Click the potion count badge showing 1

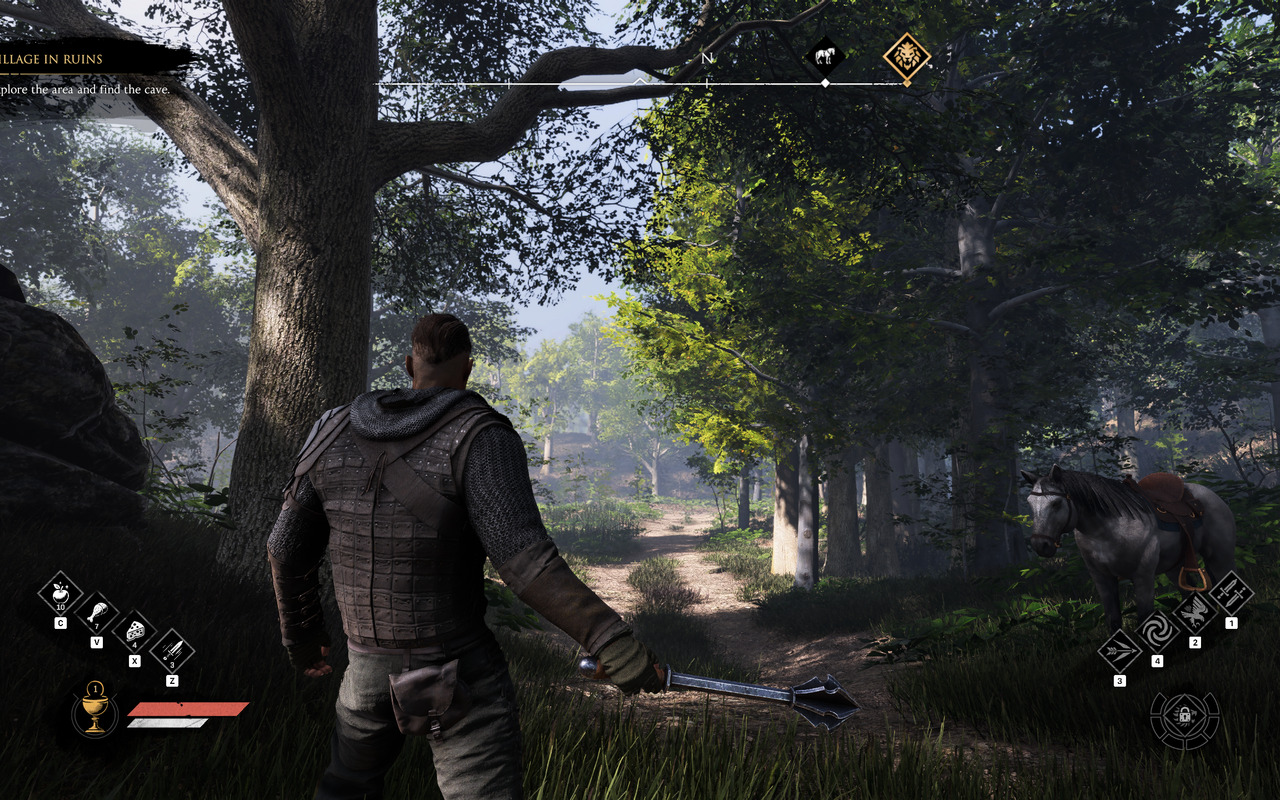[96, 689]
